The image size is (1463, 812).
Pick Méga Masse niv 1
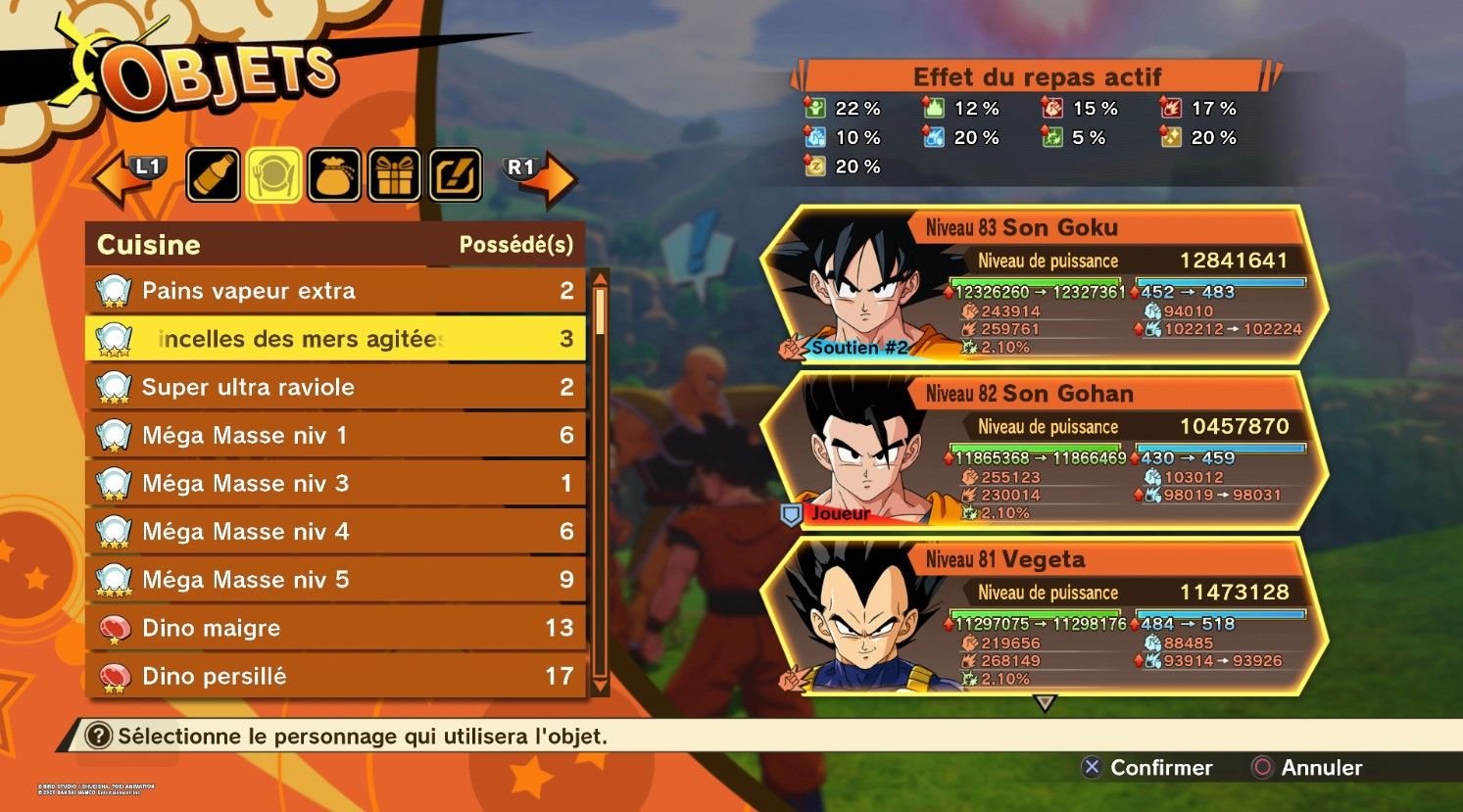tap(335, 435)
